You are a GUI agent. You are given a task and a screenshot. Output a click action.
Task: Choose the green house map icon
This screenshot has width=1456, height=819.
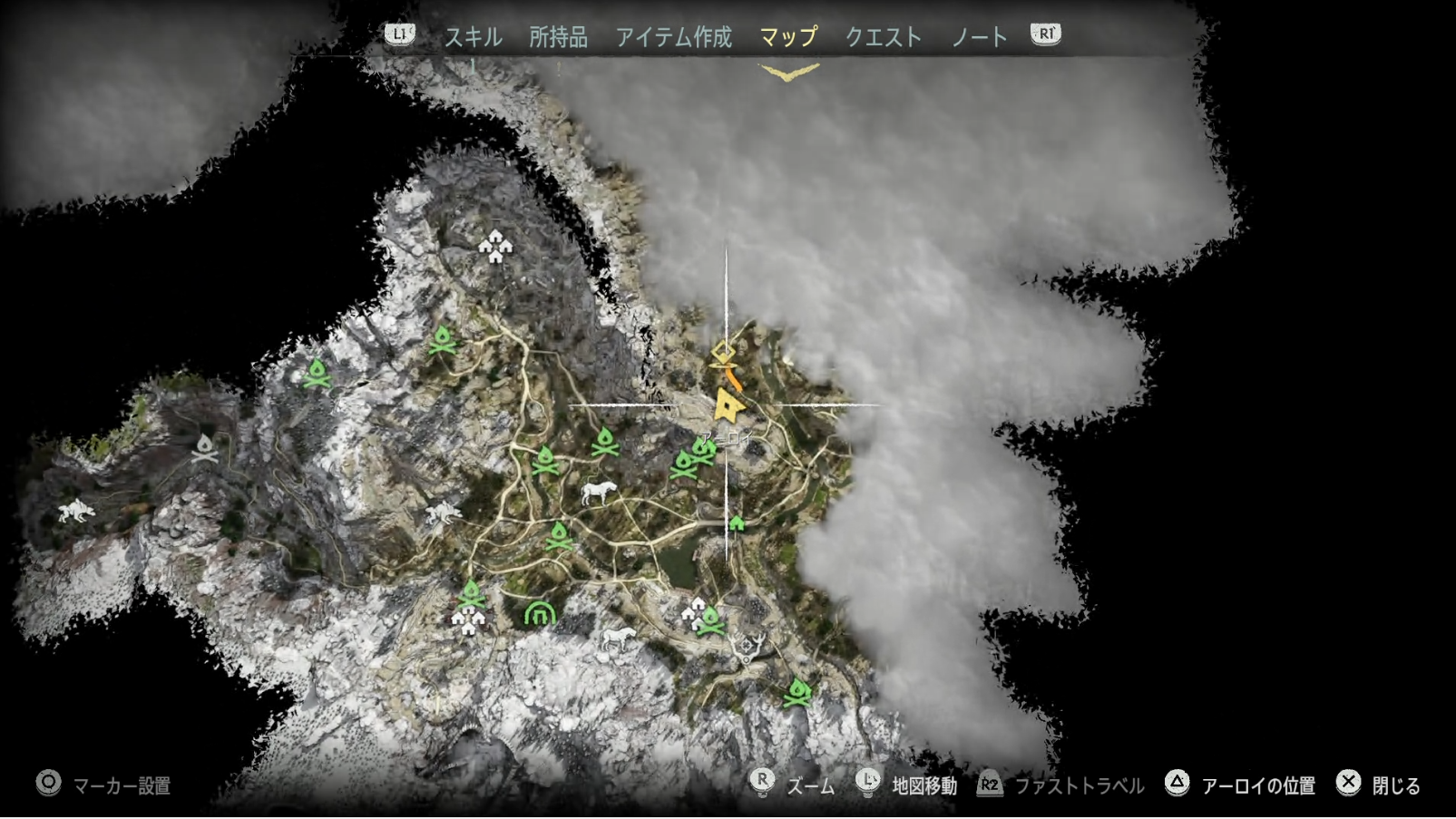[x=737, y=523]
